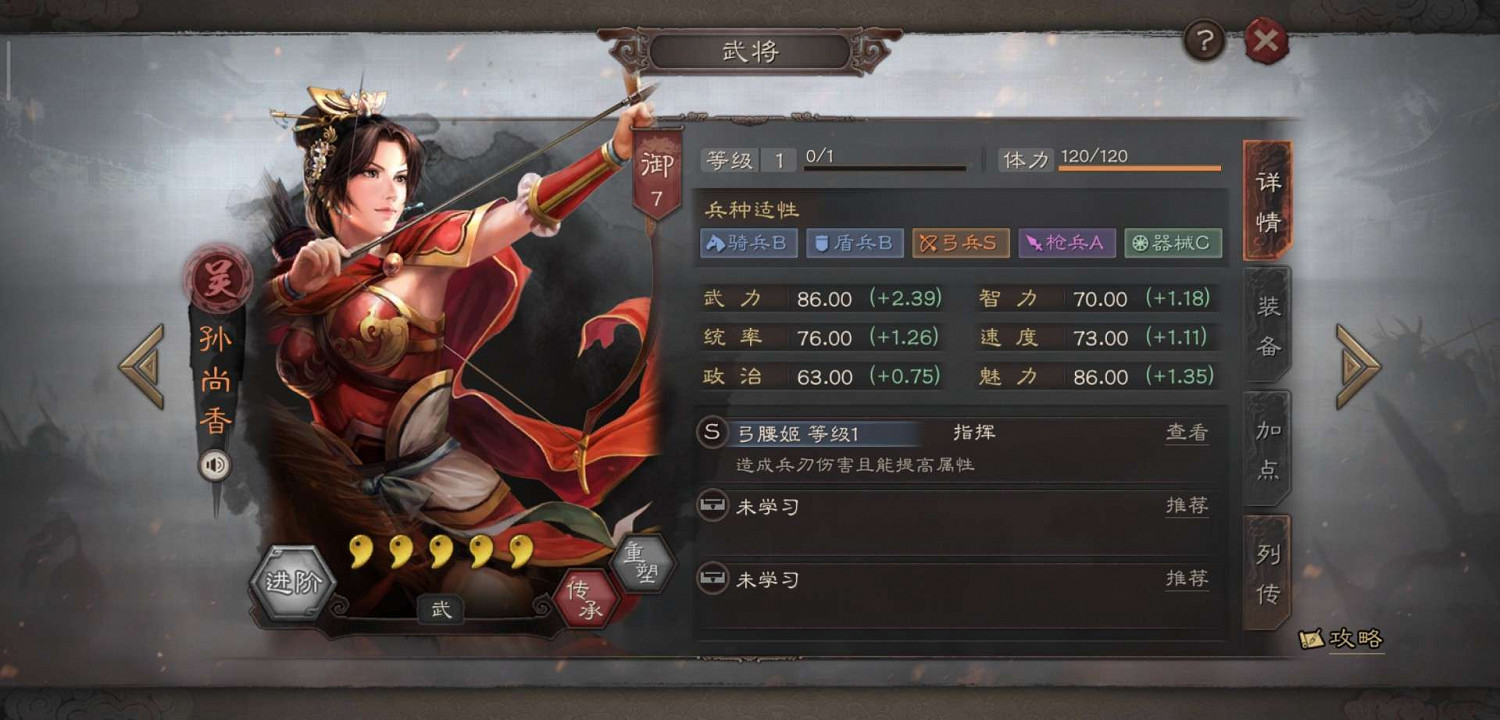Open the help question mark icon
This screenshot has height=720, width=1500.
tap(1204, 41)
